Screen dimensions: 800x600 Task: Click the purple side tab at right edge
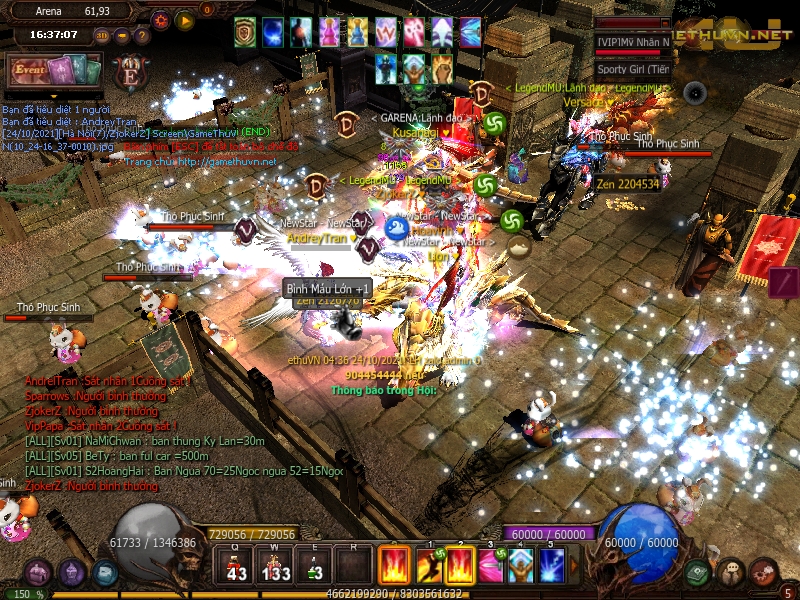(x=784, y=282)
